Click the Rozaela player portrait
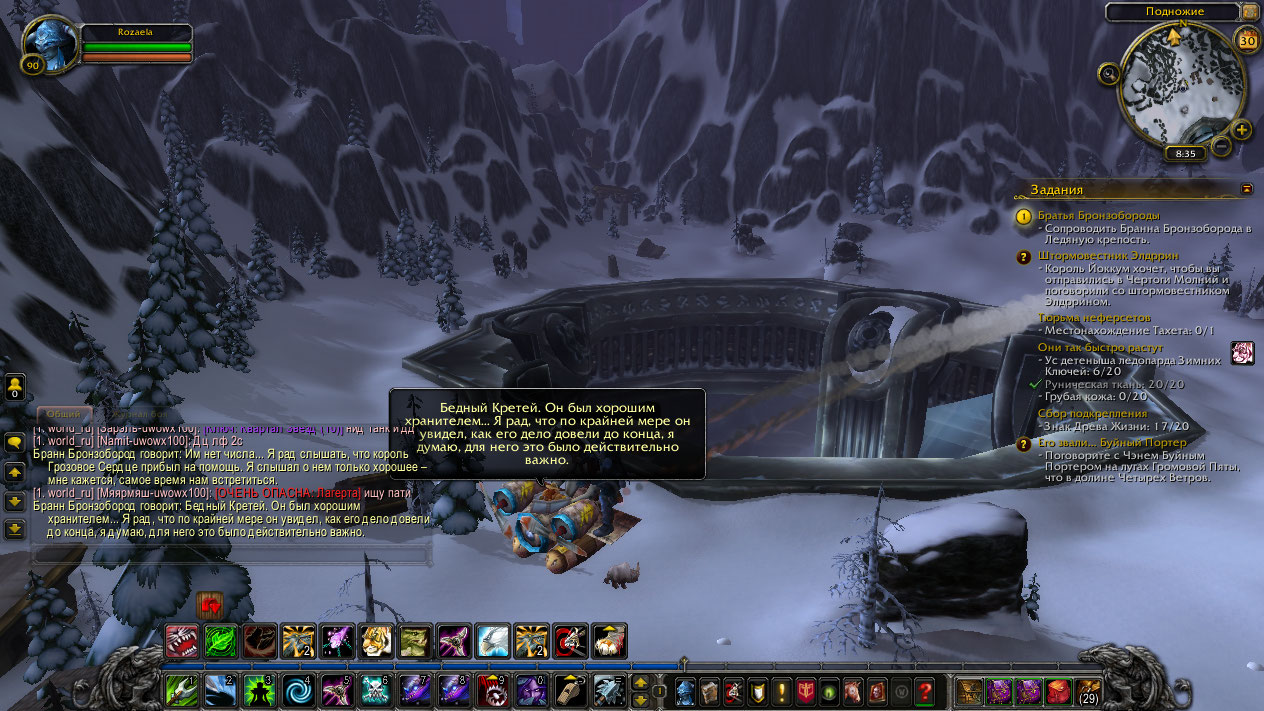 [49, 43]
